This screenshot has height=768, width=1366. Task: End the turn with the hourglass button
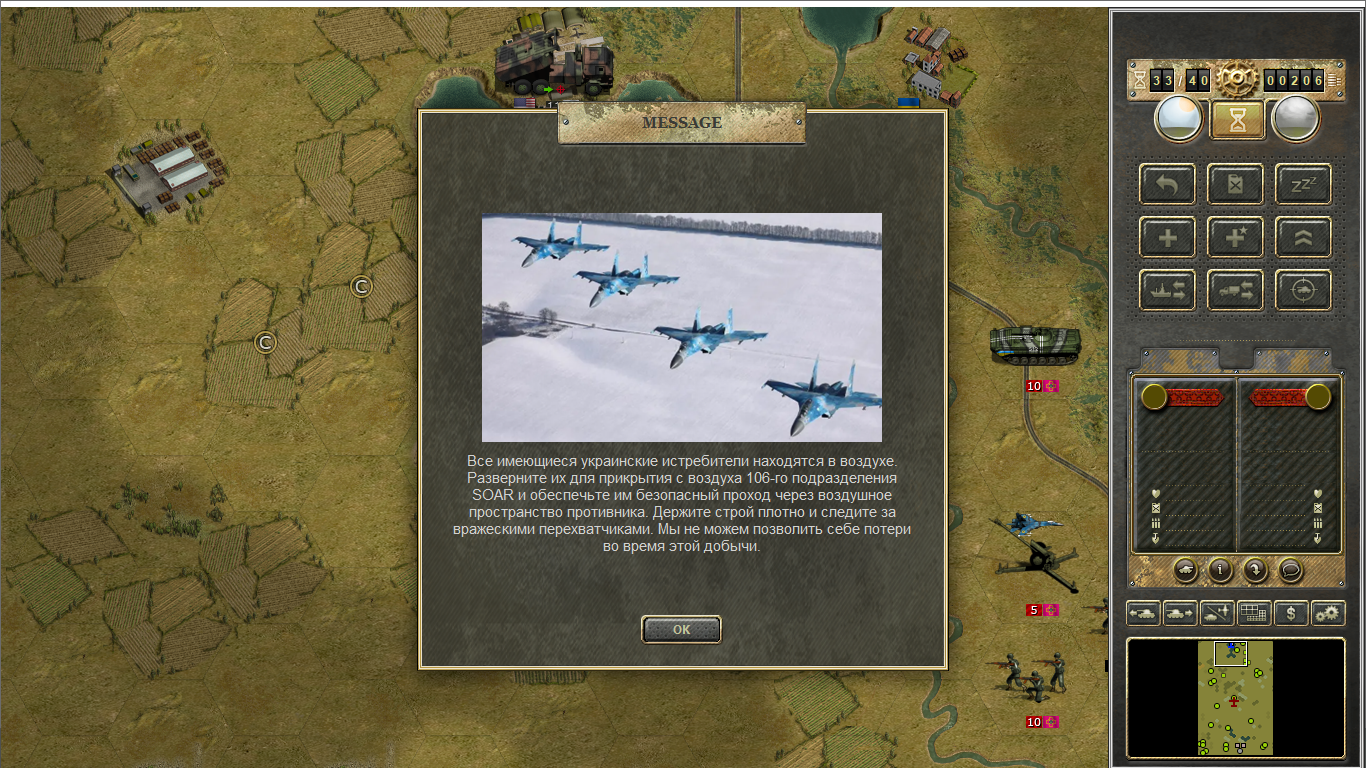coord(1237,120)
